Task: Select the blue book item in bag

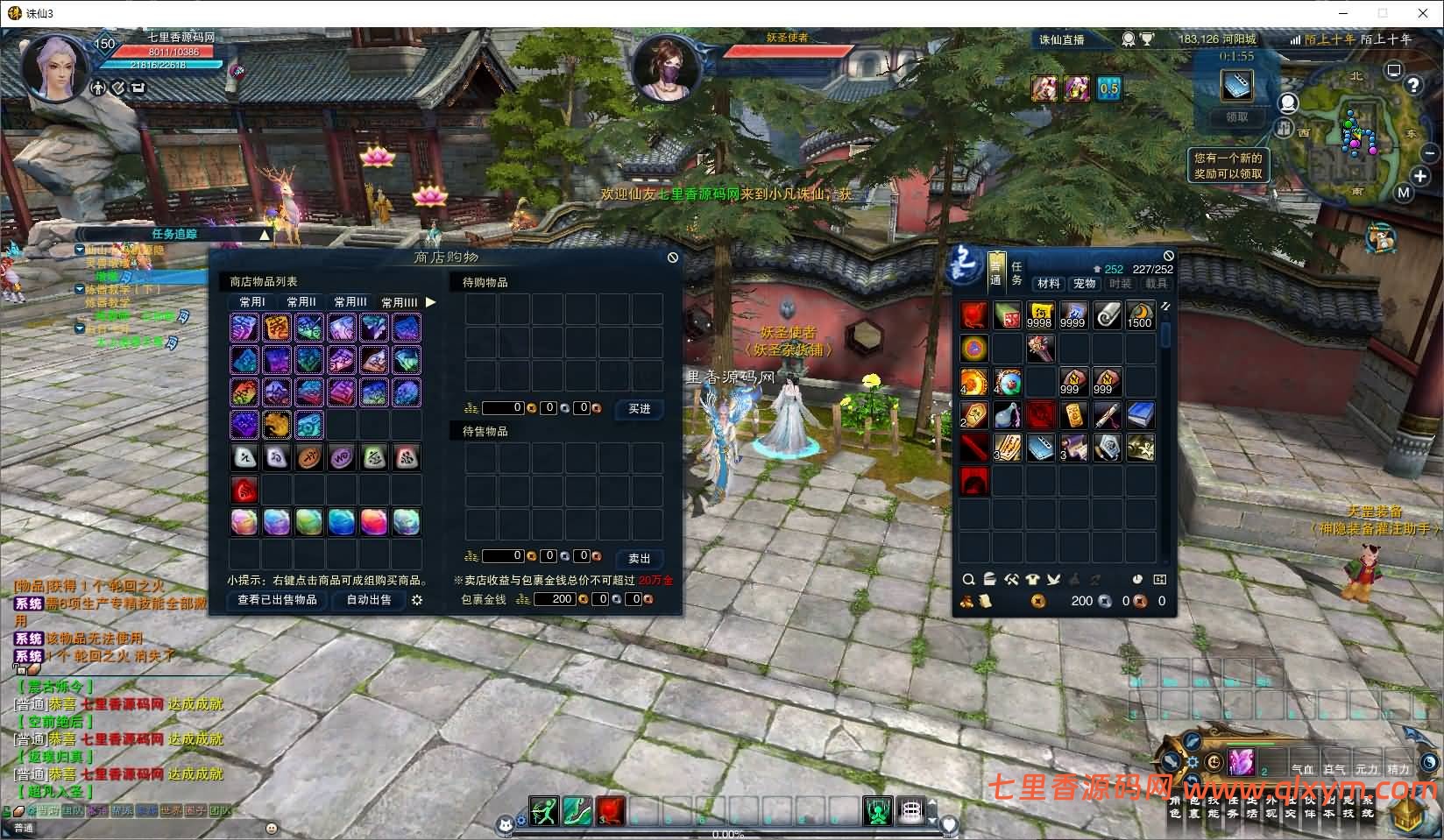Action: coord(1140,415)
